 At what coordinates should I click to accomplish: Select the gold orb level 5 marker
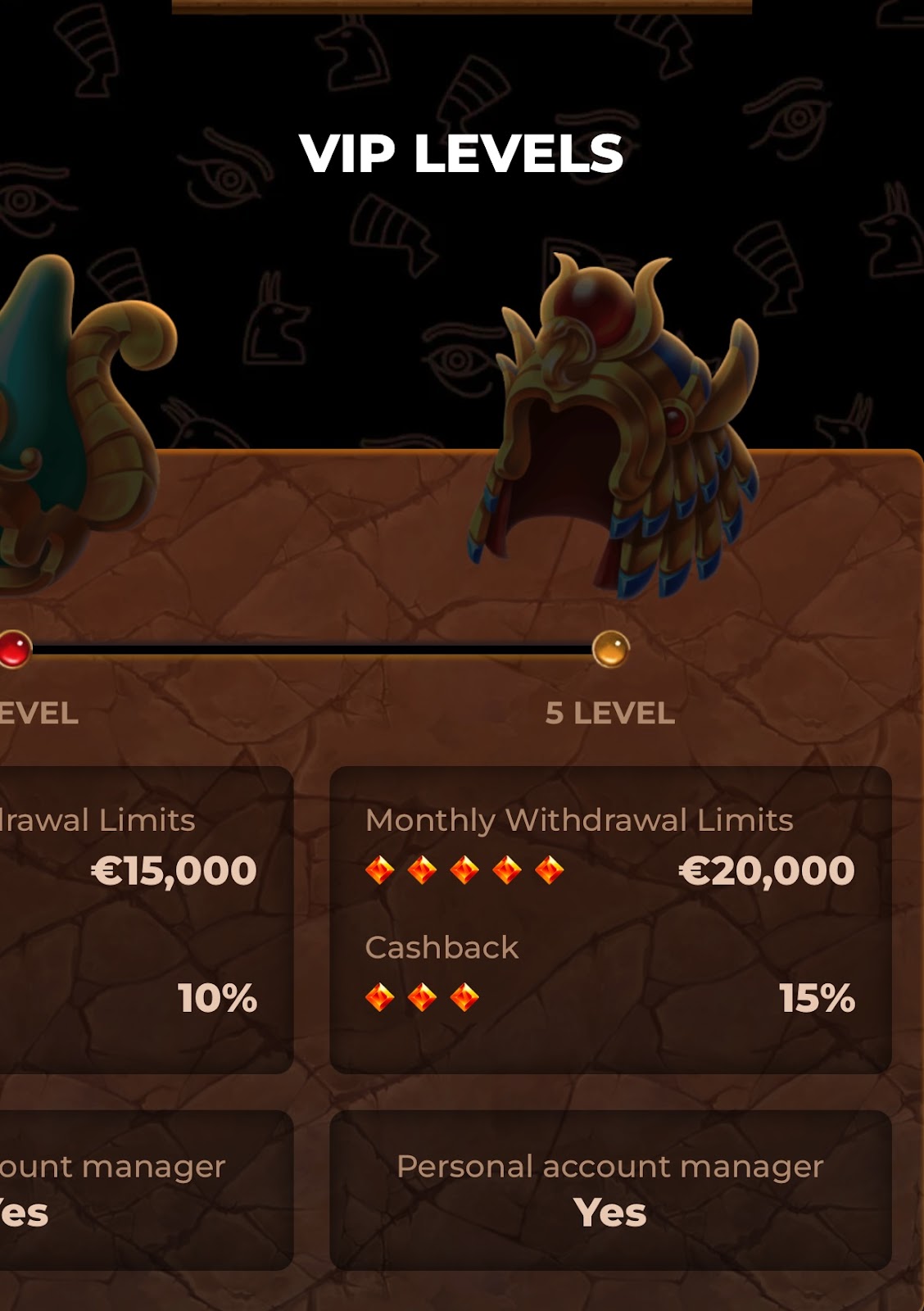click(x=610, y=649)
